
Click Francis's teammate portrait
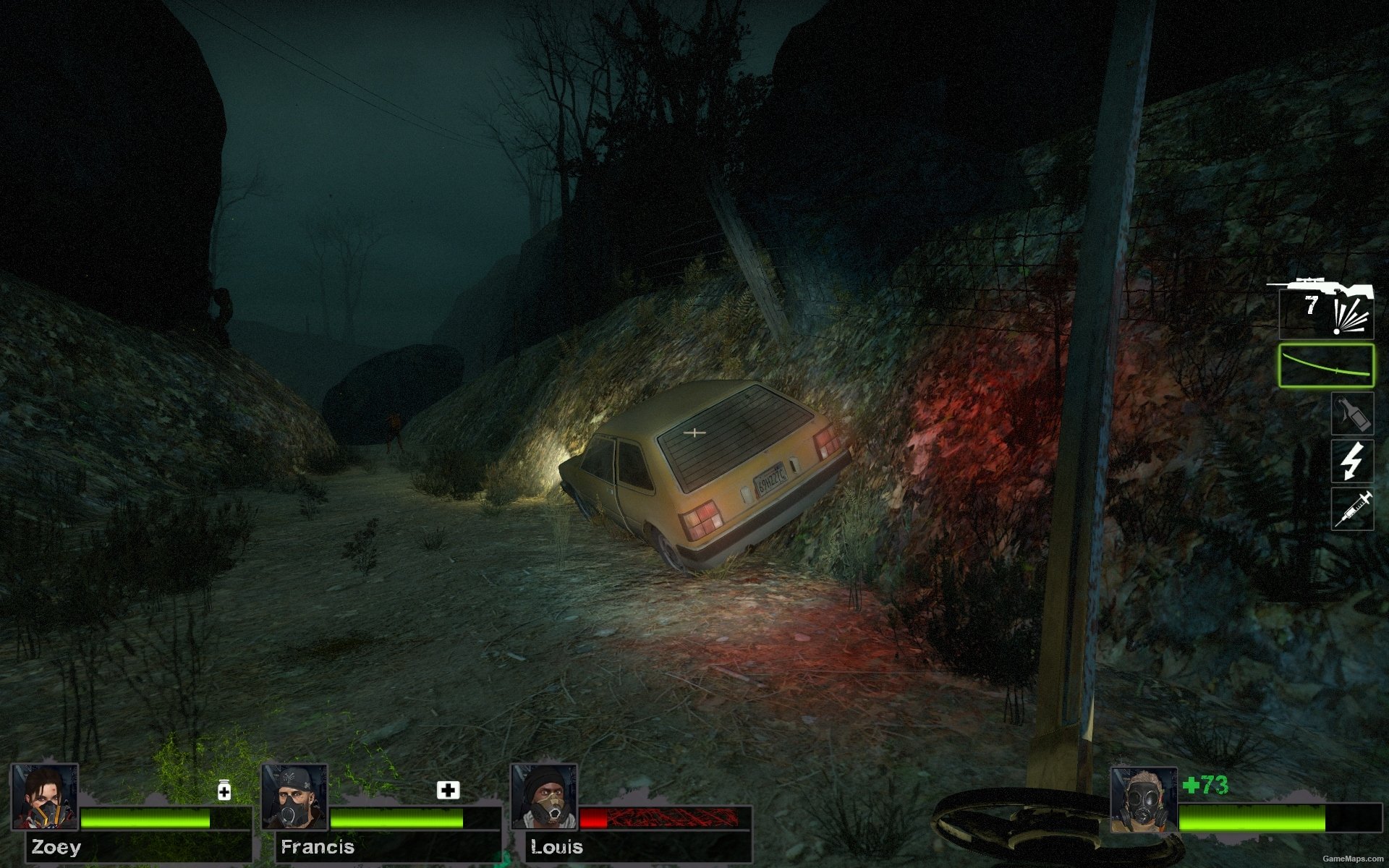point(294,796)
